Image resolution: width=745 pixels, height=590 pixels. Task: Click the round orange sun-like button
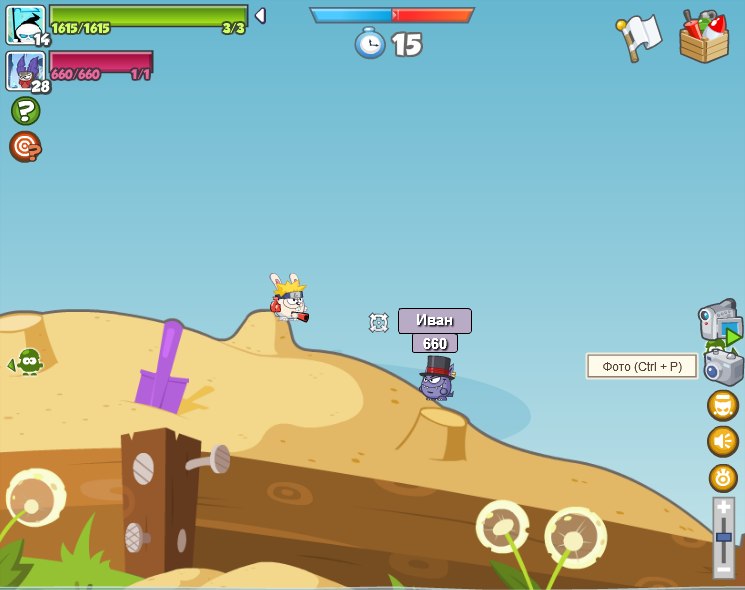coord(722,477)
